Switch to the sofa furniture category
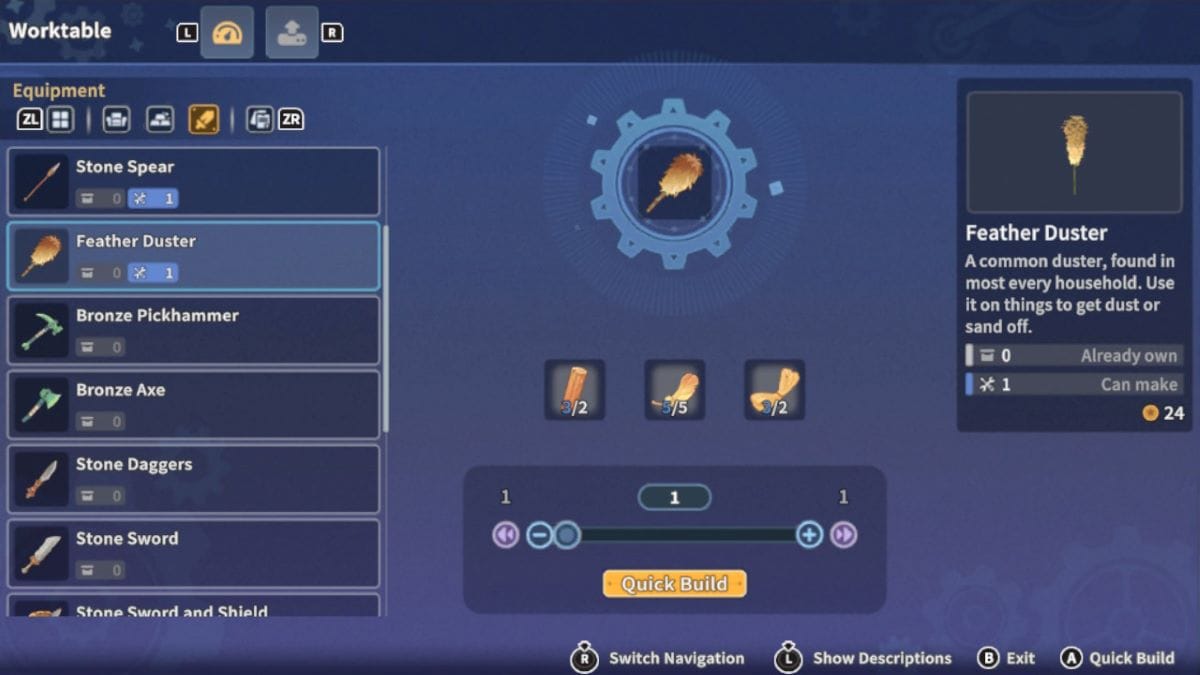This screenshot has width=1200, height=675. pos(116,120)
